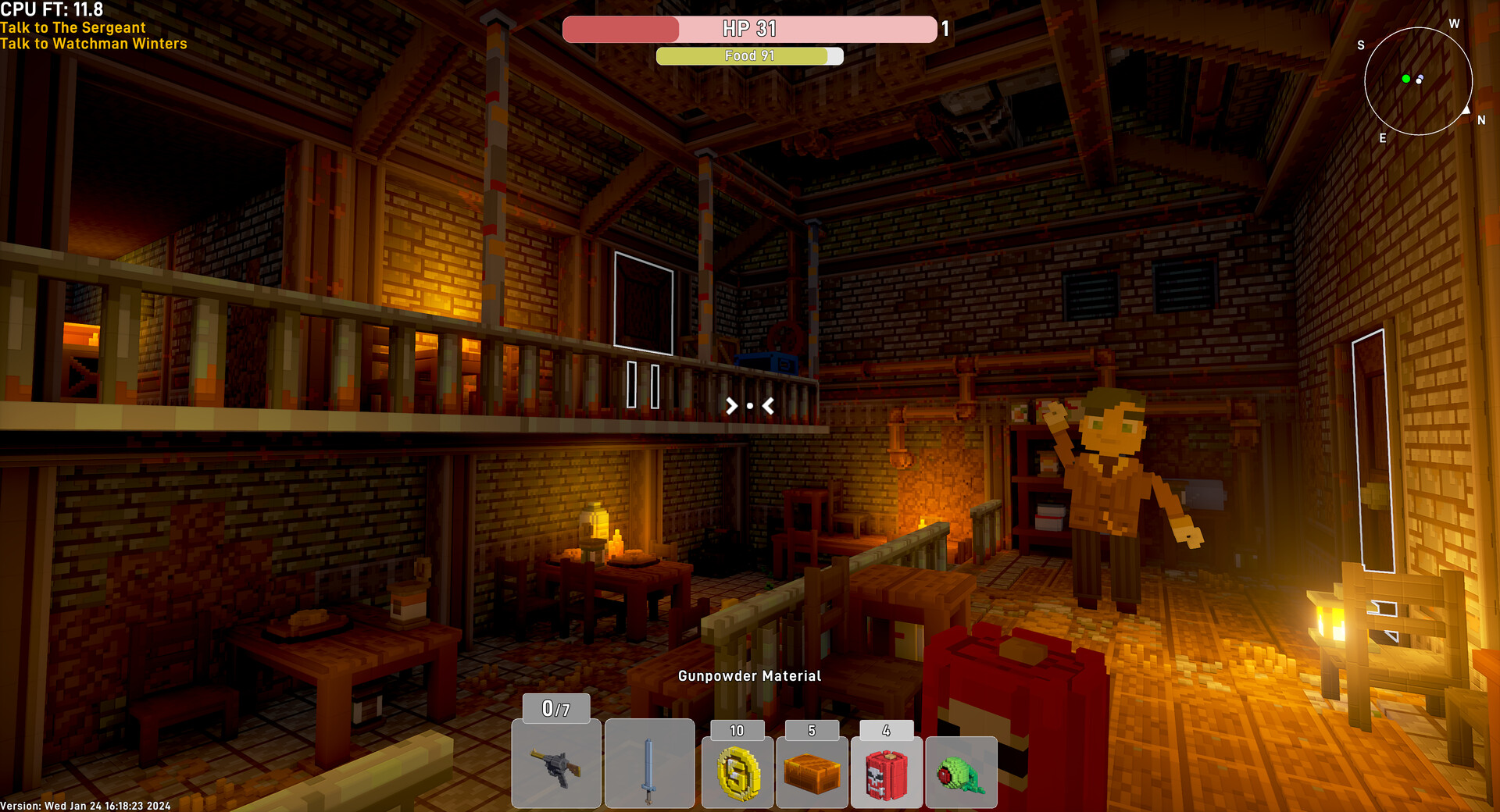The image size is (1500, 812).
Task: Select the orange crate item with count 5
Action: pos(812,771)
